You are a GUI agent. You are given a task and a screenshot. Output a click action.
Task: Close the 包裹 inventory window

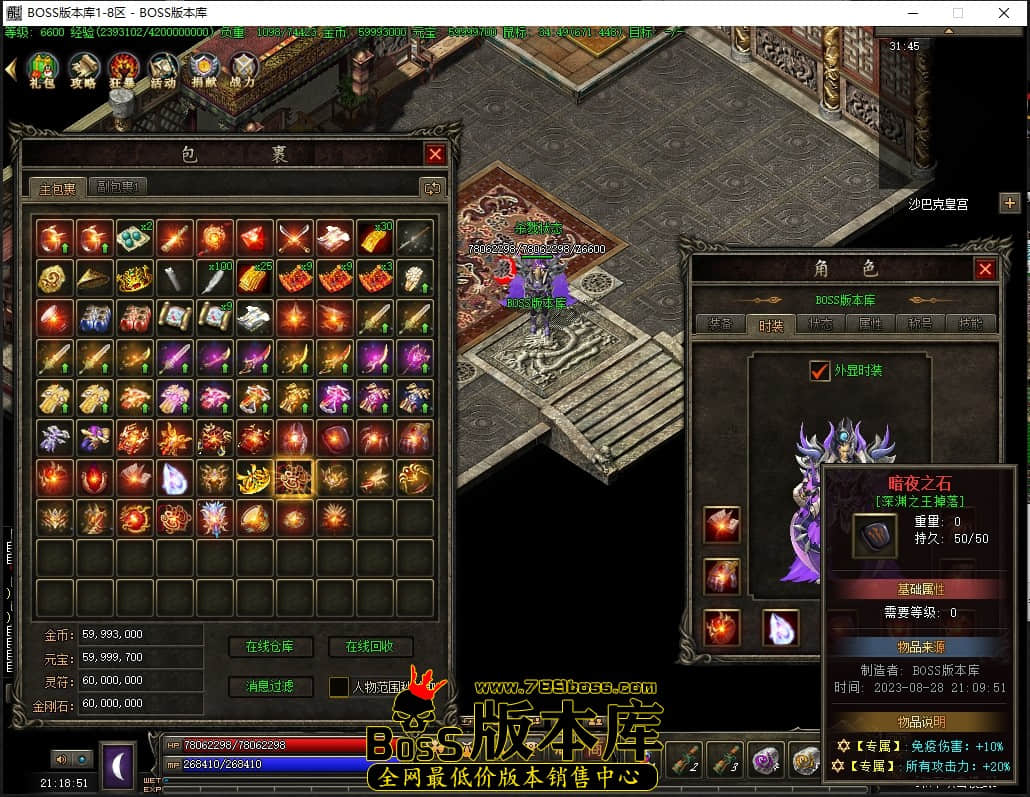coord(435,154)
